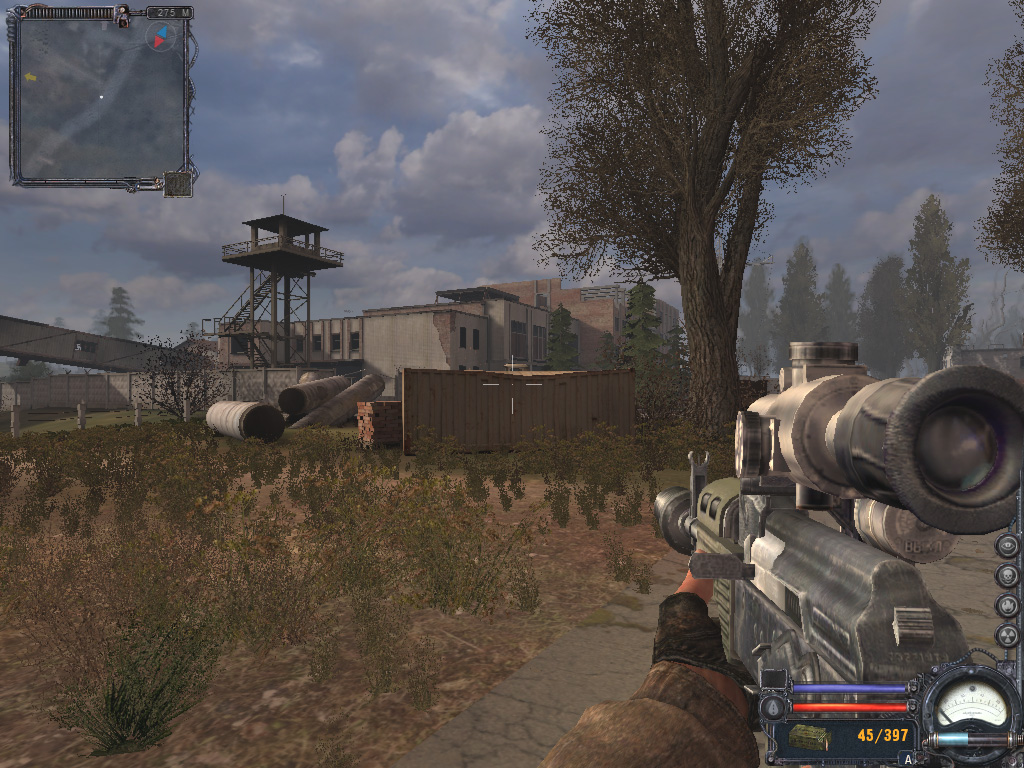Click the yellow arrow marker on the minimap
1024x768 pixels.
(31, 76)
